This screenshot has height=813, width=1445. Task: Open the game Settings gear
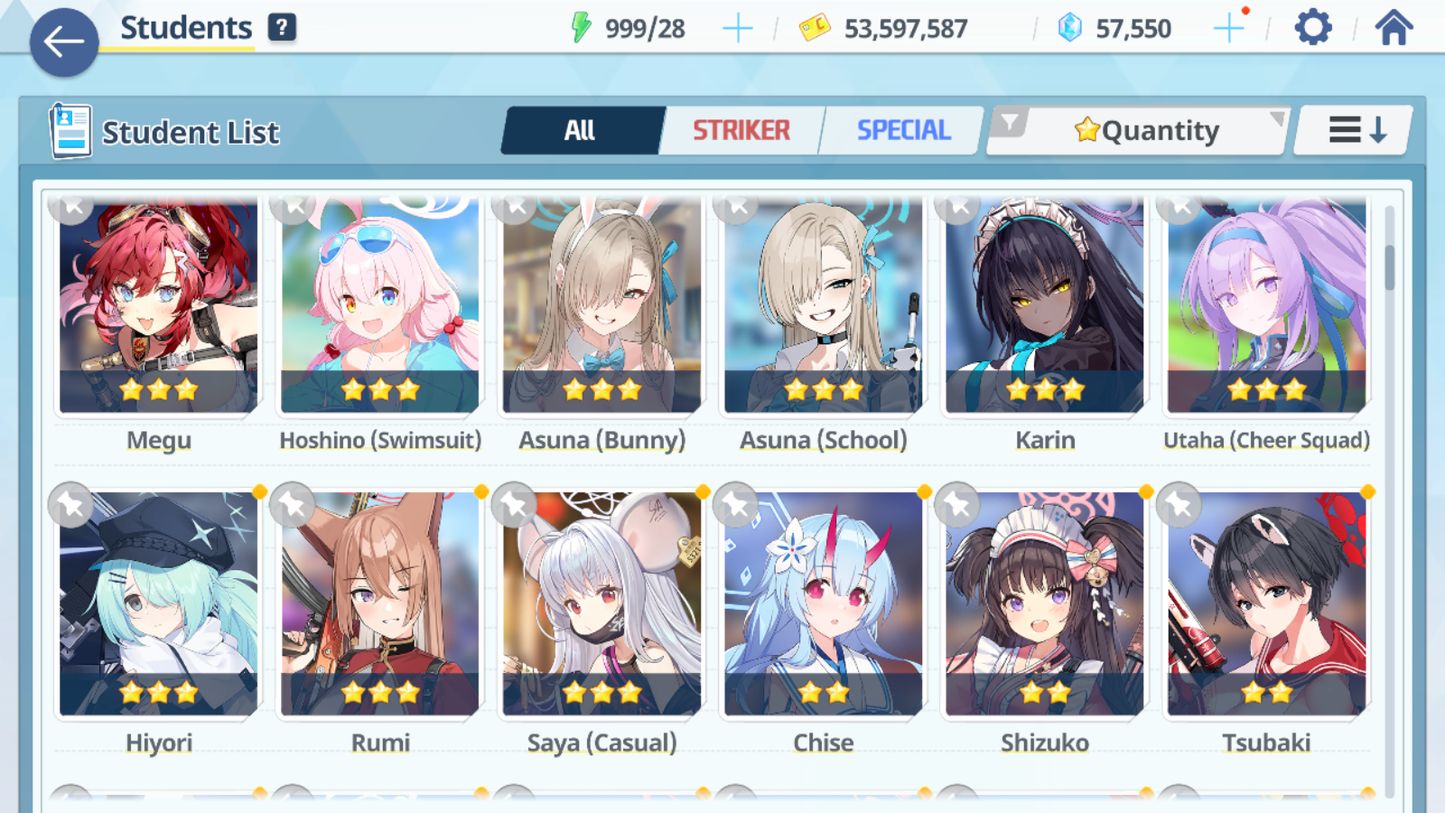coord(1311,27)
